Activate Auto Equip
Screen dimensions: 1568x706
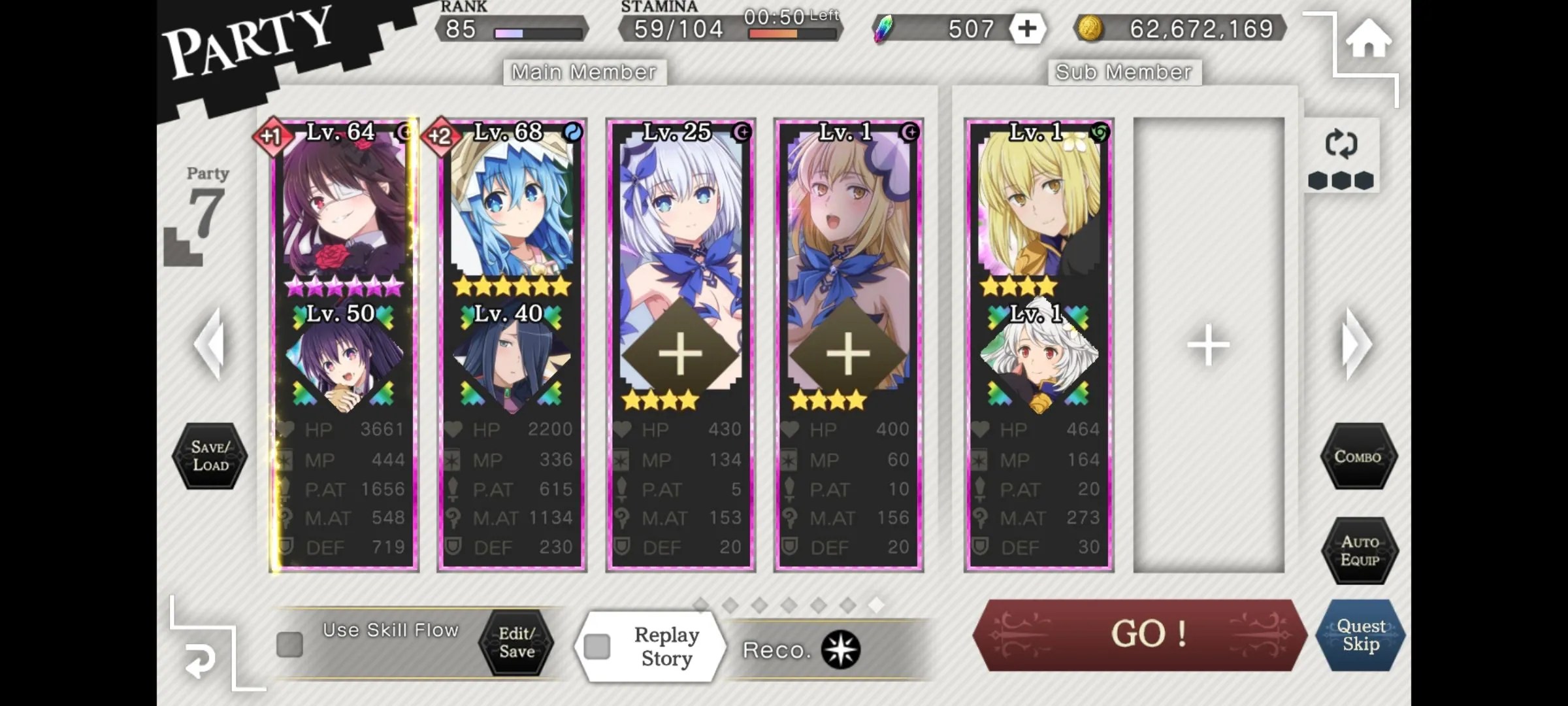pos(1359,550)
